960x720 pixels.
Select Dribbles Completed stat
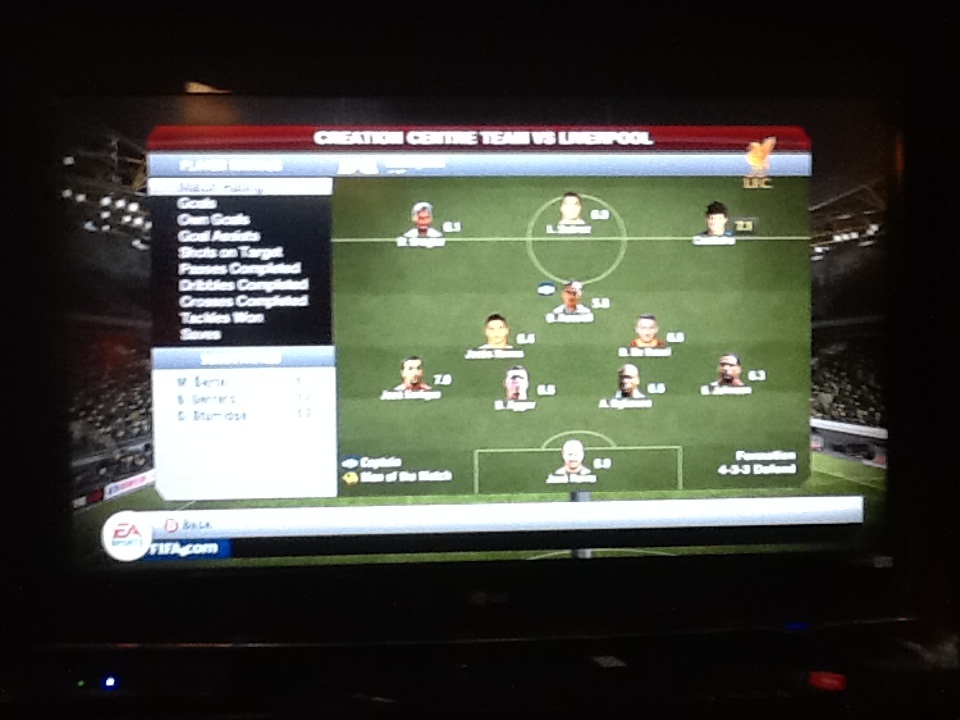point(243,284)
